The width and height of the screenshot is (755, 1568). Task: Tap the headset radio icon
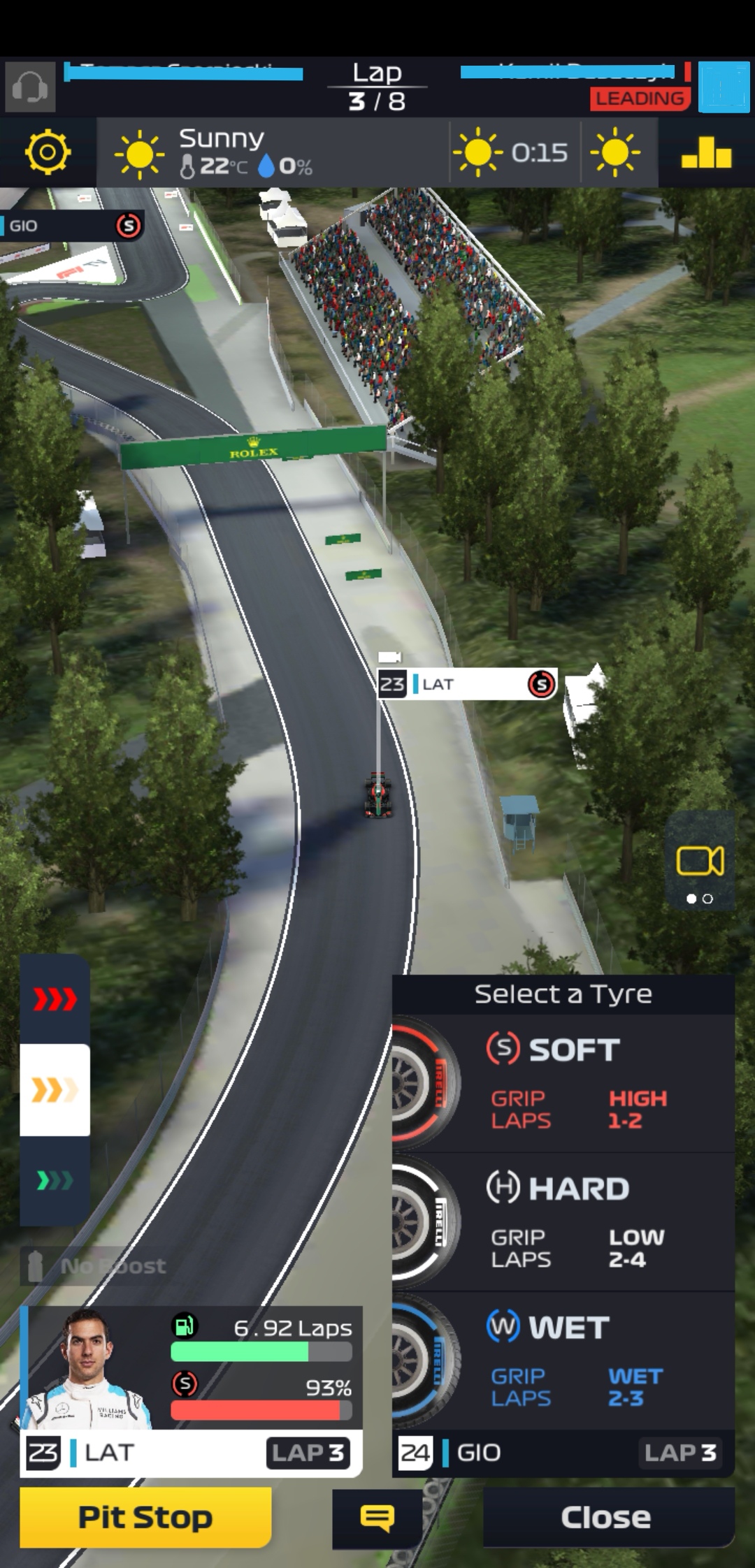click(30, 87)
